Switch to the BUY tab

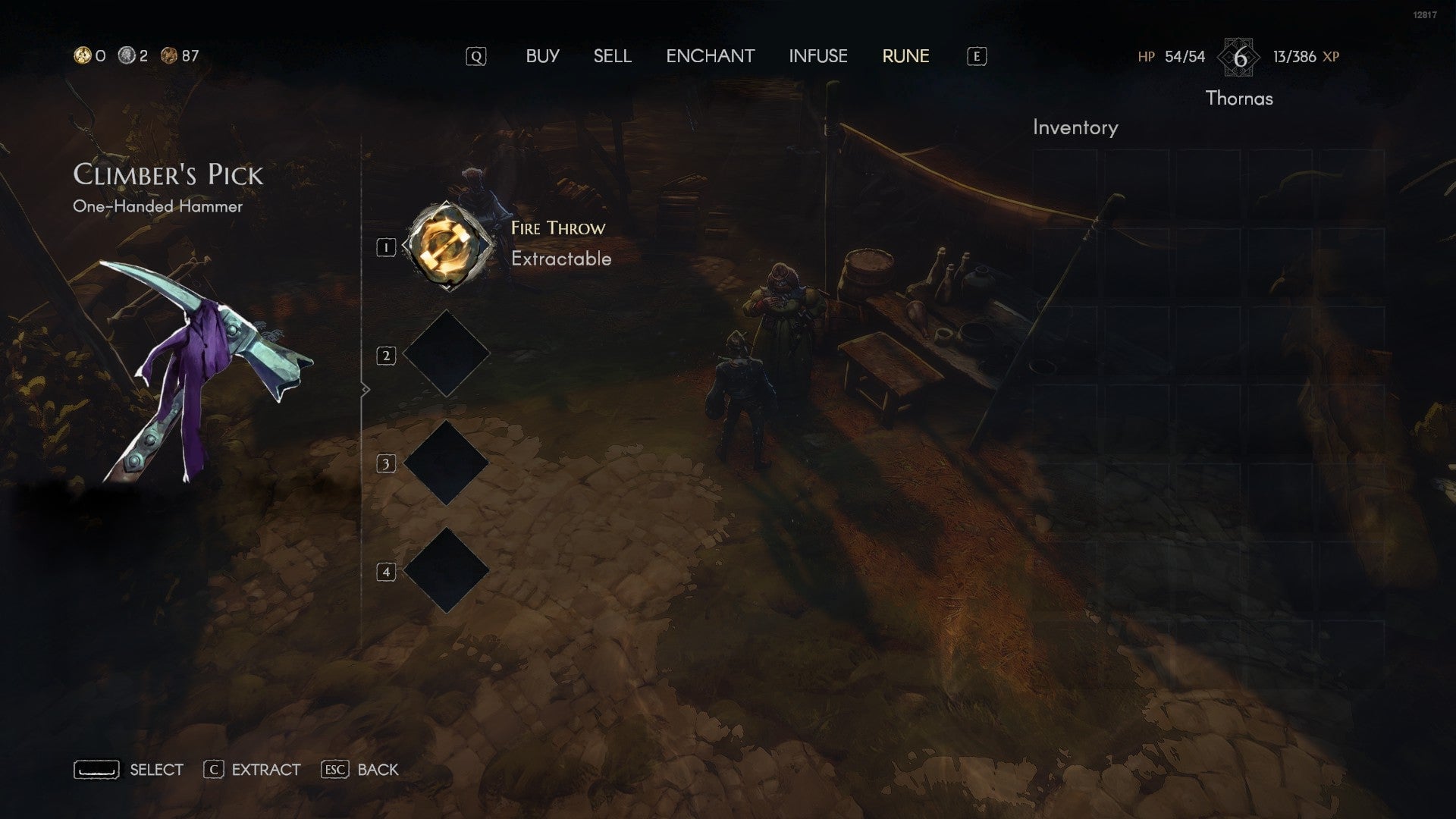click(x=543, y=55)
